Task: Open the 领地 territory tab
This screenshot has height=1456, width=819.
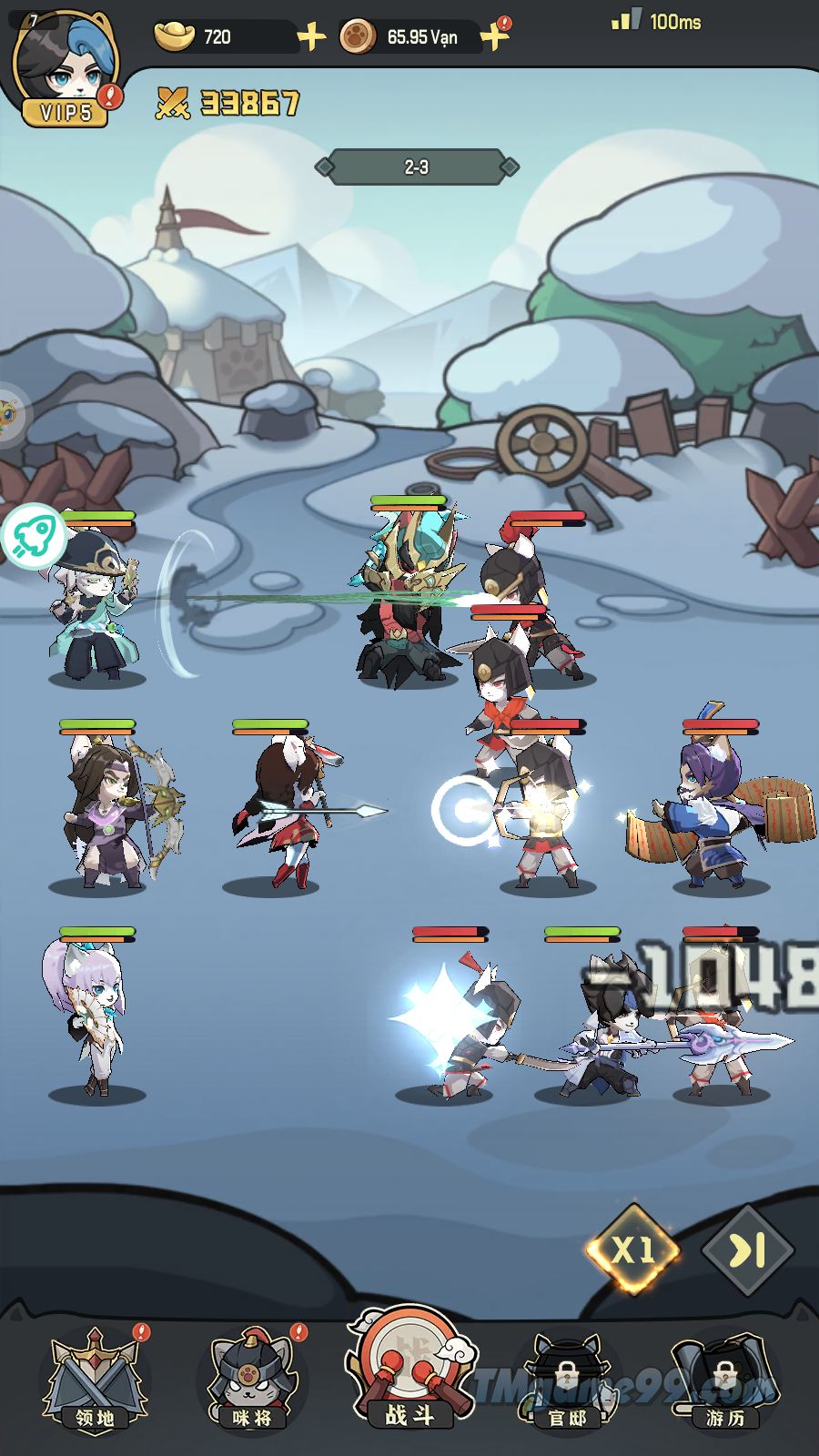Action: (x=95, y=1380)
